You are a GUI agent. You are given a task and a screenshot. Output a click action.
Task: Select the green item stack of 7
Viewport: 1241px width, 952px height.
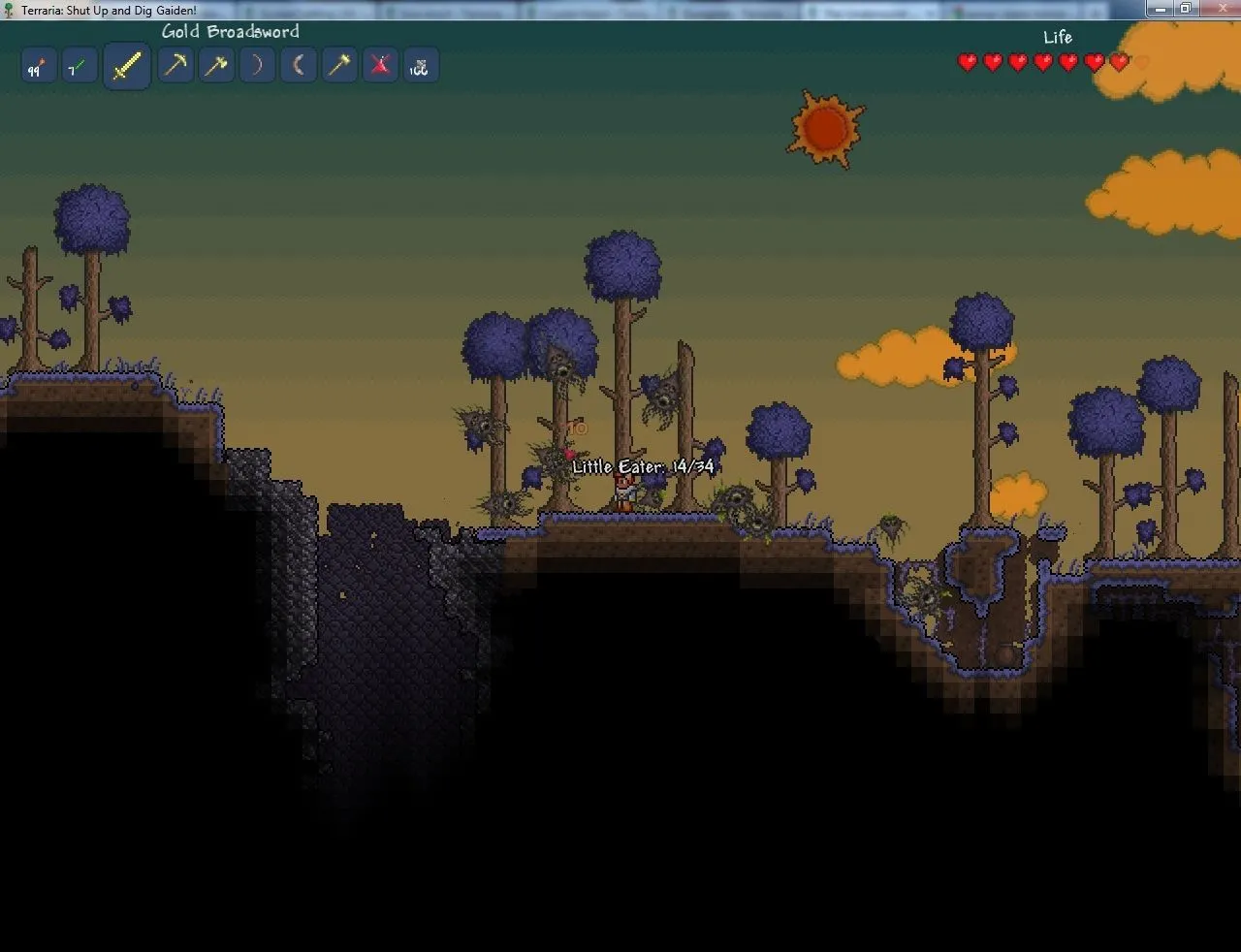[x=79, y=67]
